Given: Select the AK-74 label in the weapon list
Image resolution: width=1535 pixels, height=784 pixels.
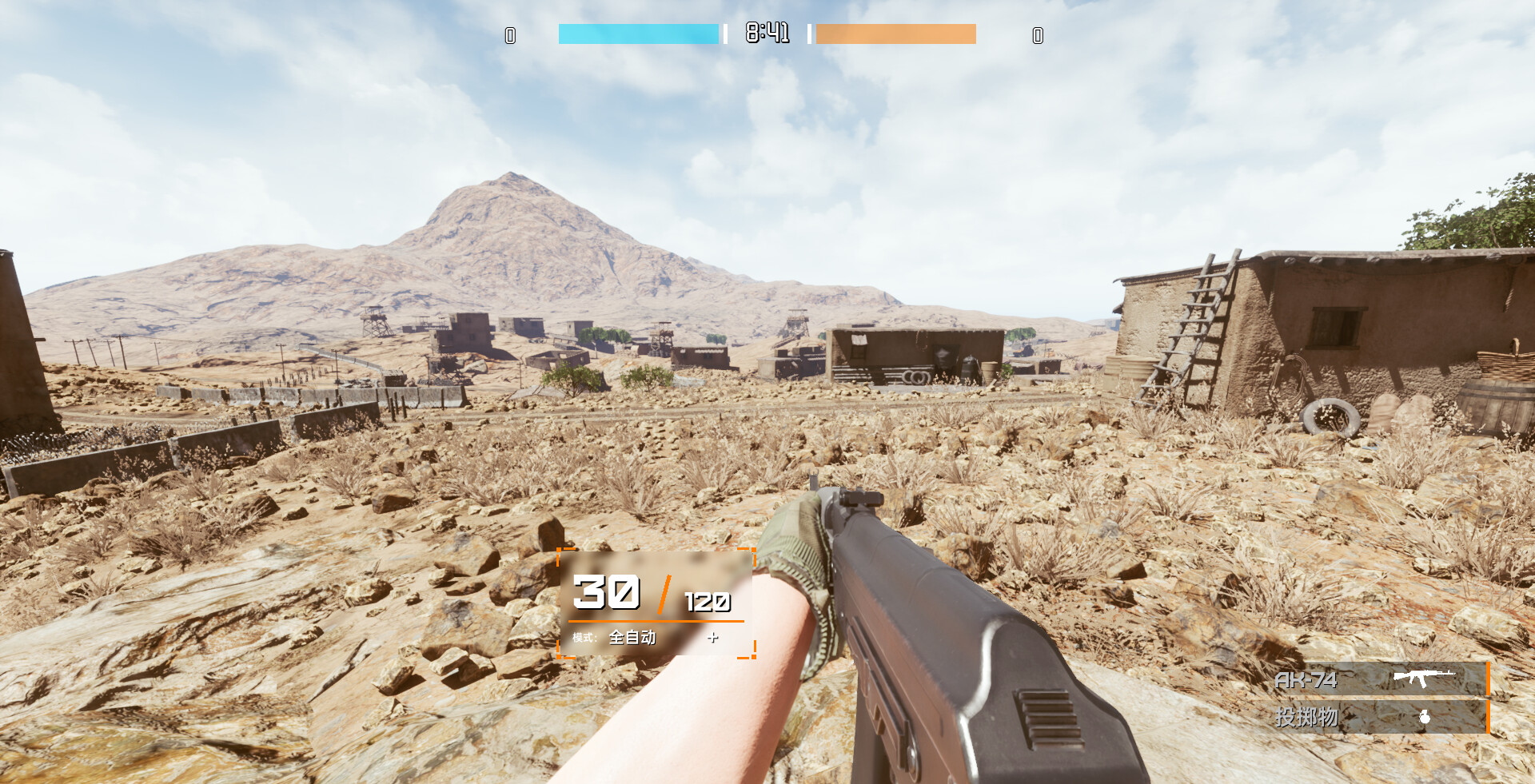Looking at the screenshot, I should (x=1306, y=679).
